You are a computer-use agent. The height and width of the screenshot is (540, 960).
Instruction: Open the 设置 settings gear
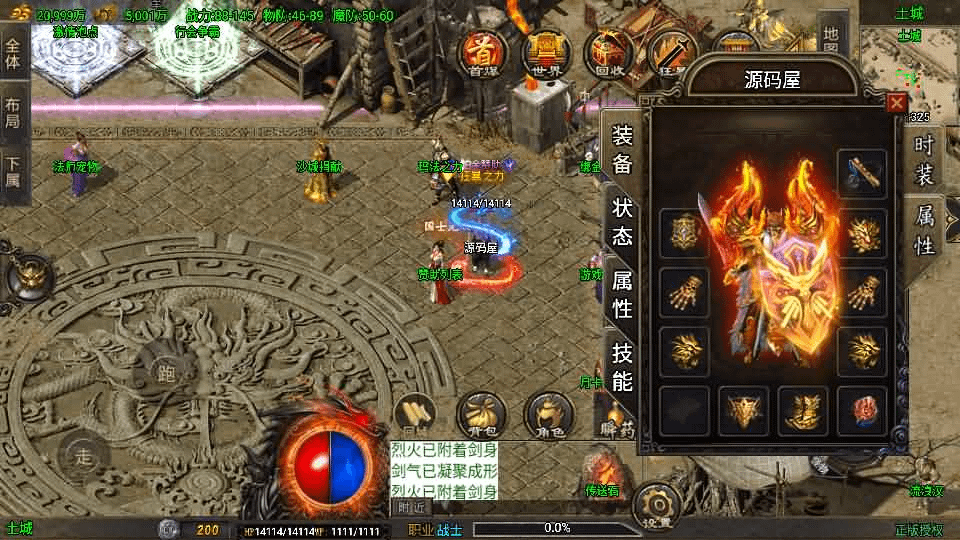(657, 506)
